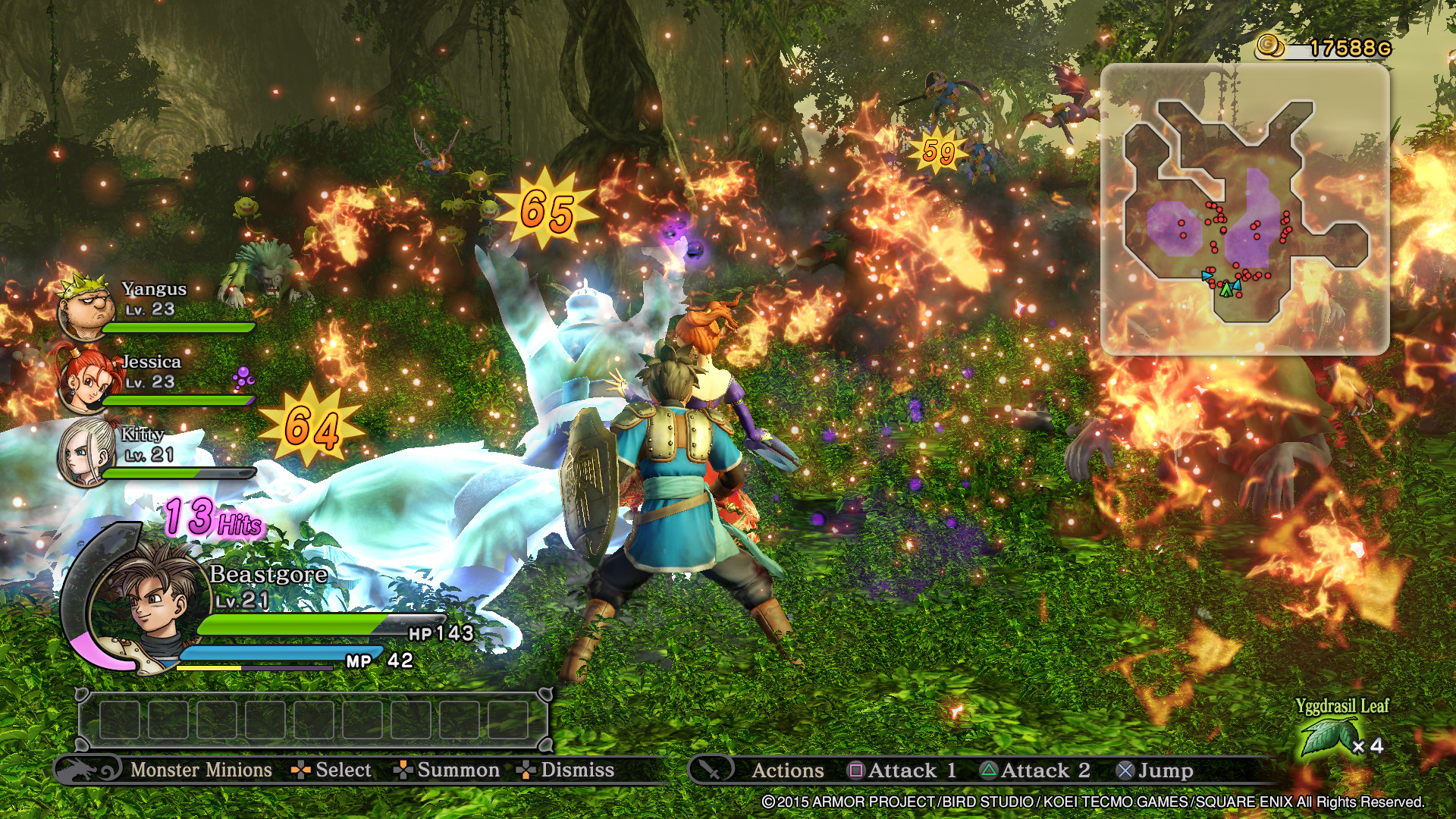Open the dungeon minimap
The height and width of the screenshot is (819, 1456).
[1244, 209]
